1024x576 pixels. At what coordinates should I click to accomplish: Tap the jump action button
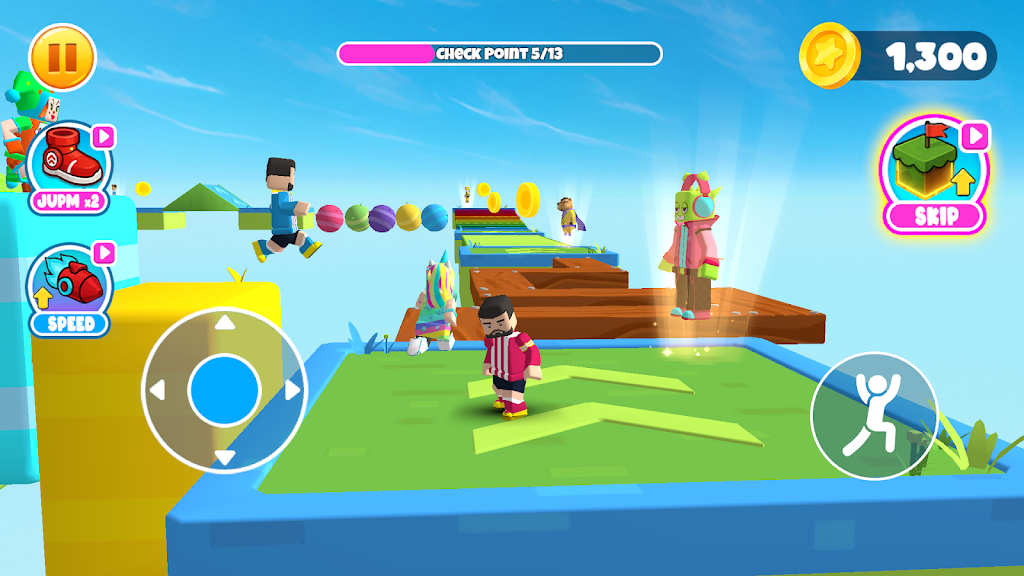[873, 415]
